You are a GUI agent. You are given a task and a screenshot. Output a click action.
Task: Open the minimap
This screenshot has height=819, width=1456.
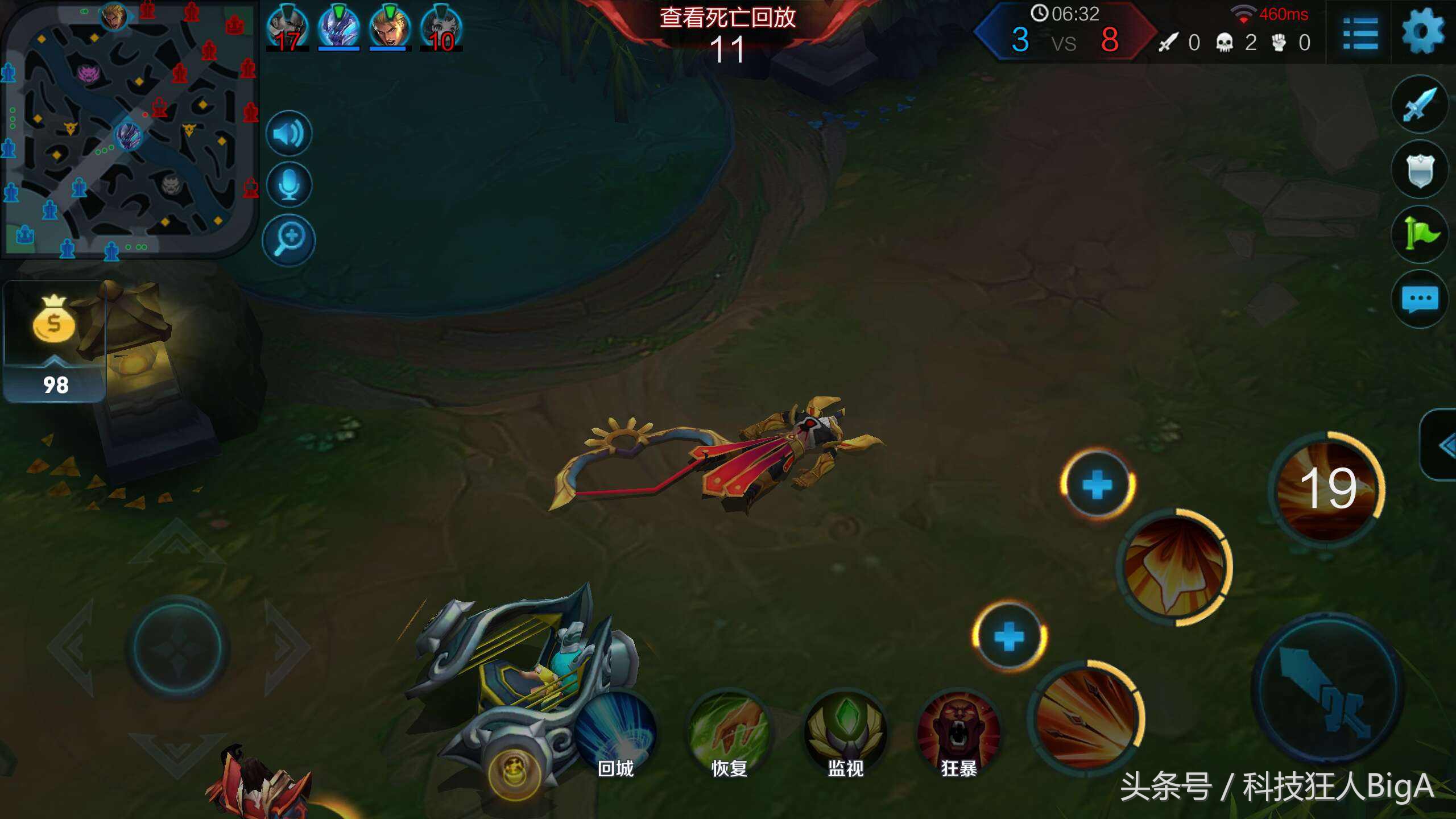129,129
